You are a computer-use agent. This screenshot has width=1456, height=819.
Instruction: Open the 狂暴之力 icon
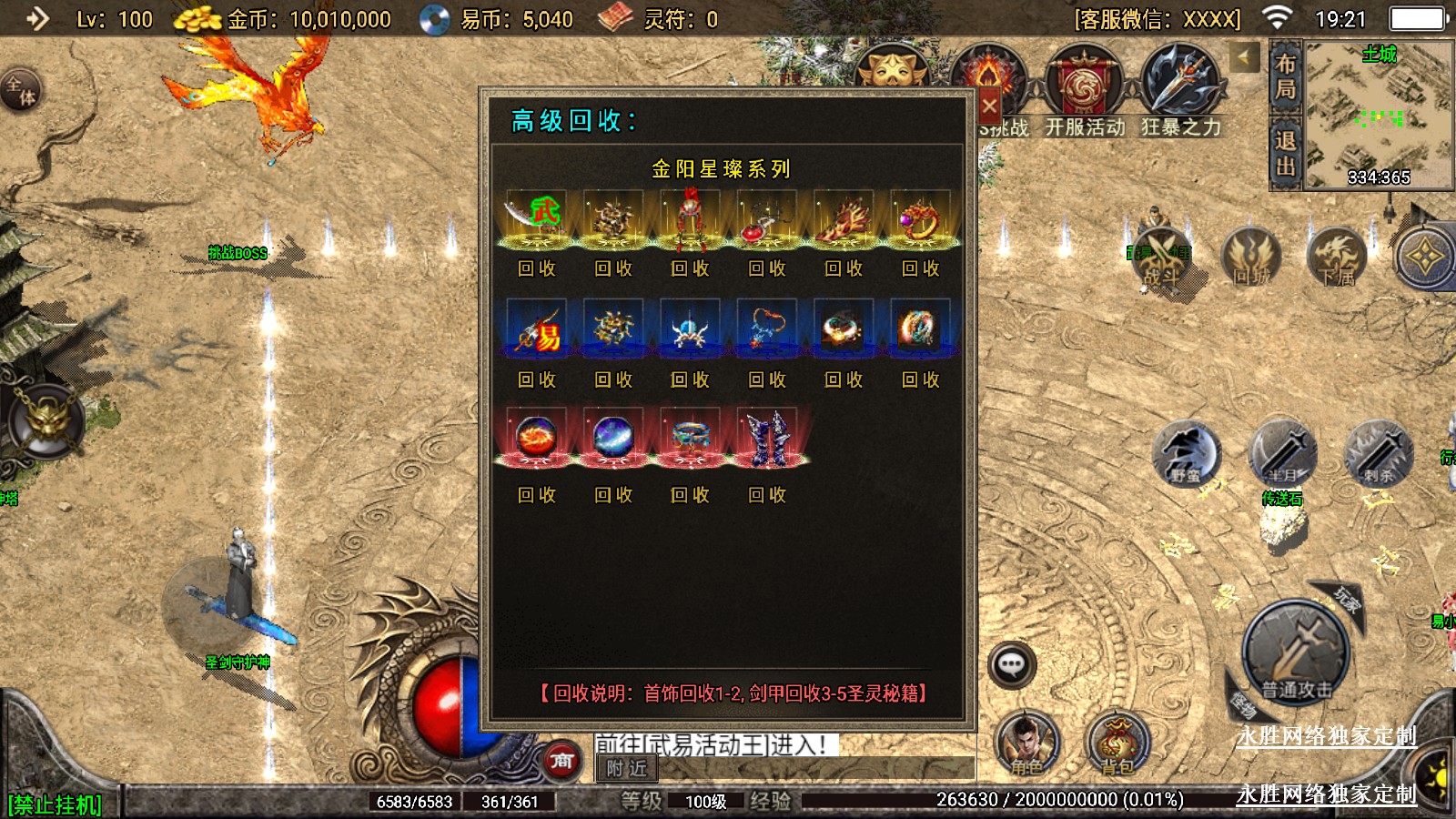pos(1180,93)
